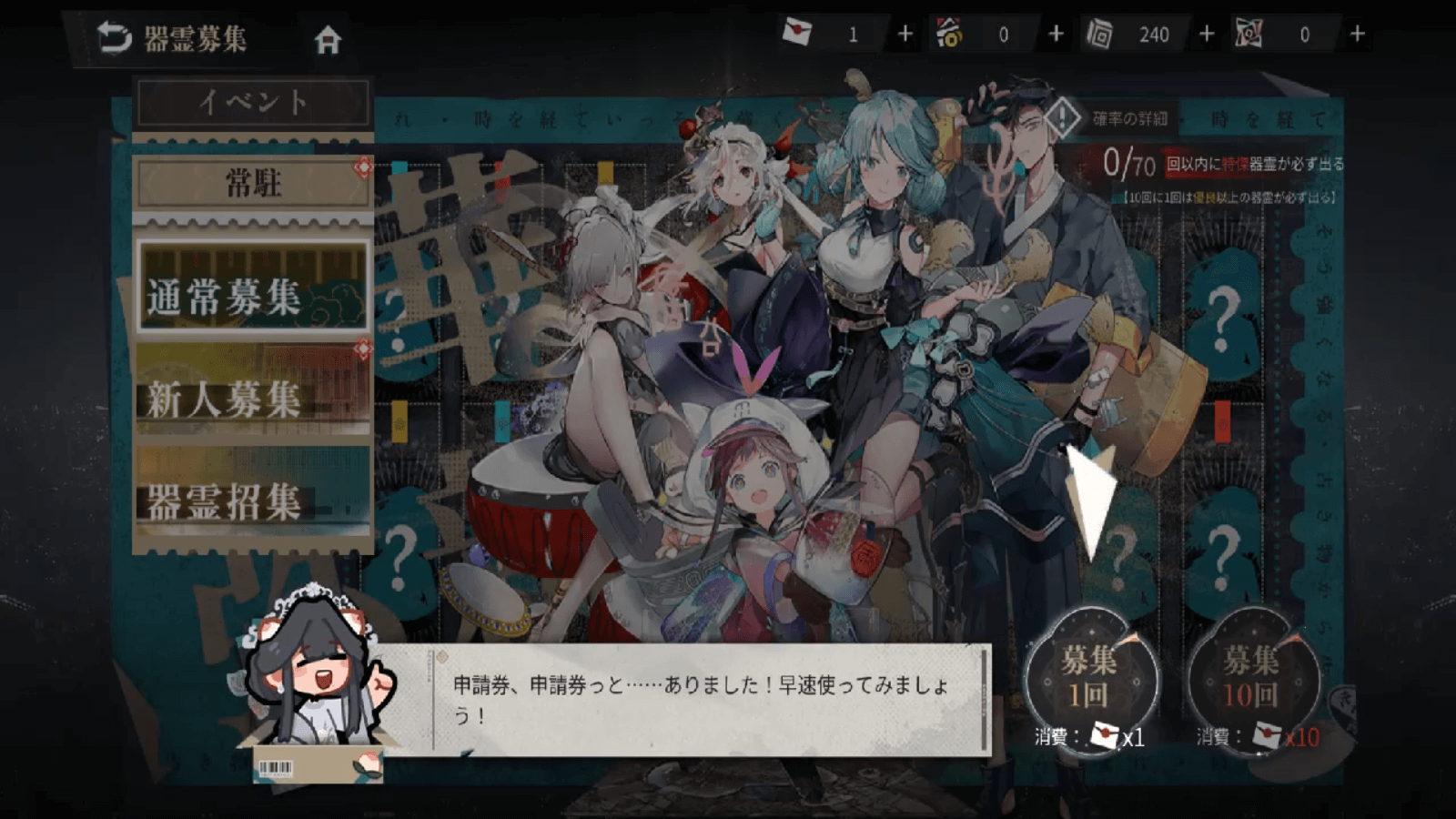Click the rightmost currency icon showing 0

pyautogui.click(x=1249, y=32)
